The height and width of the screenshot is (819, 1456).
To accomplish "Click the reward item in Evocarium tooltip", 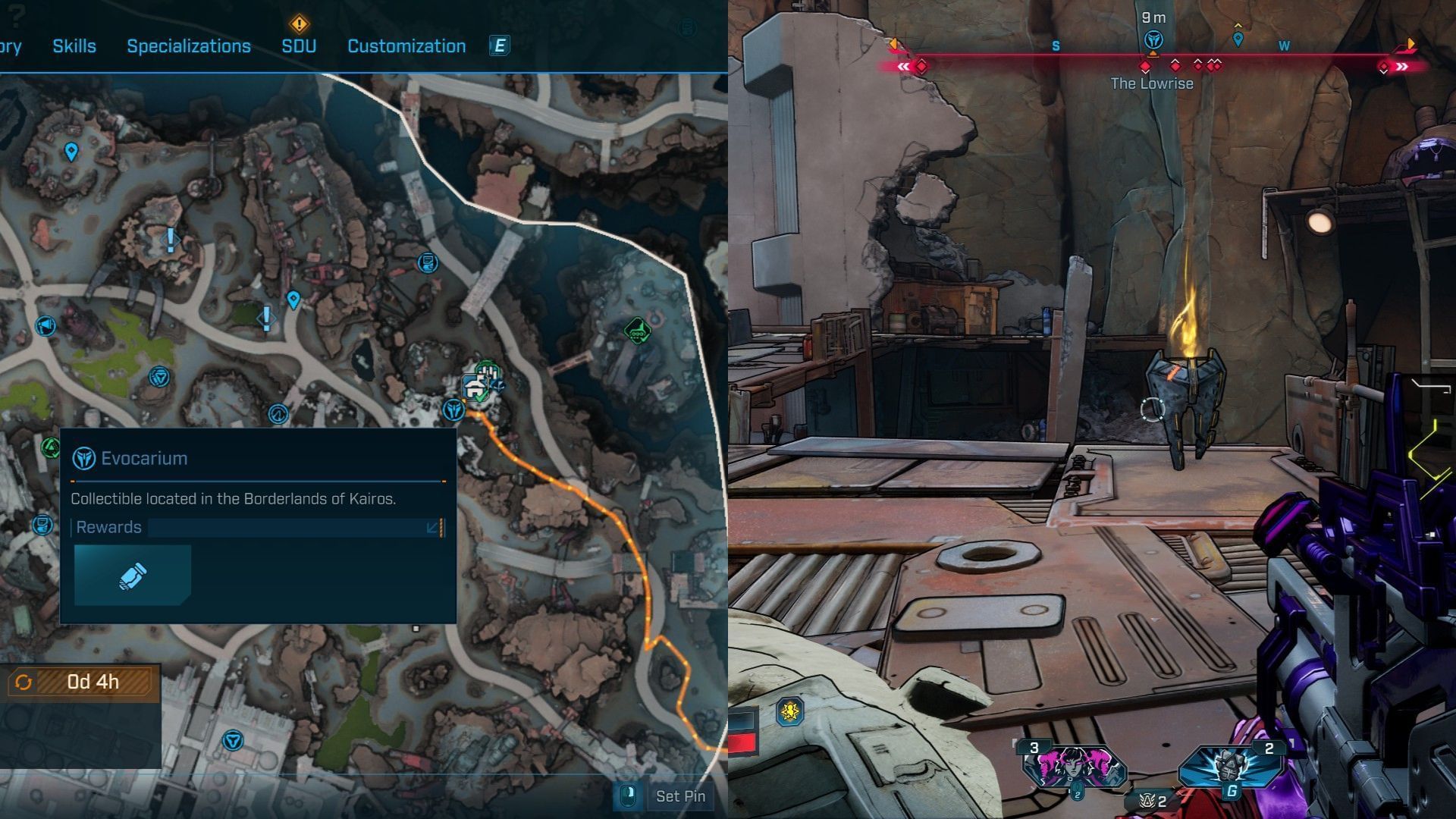I will click(x=133, y=576).
